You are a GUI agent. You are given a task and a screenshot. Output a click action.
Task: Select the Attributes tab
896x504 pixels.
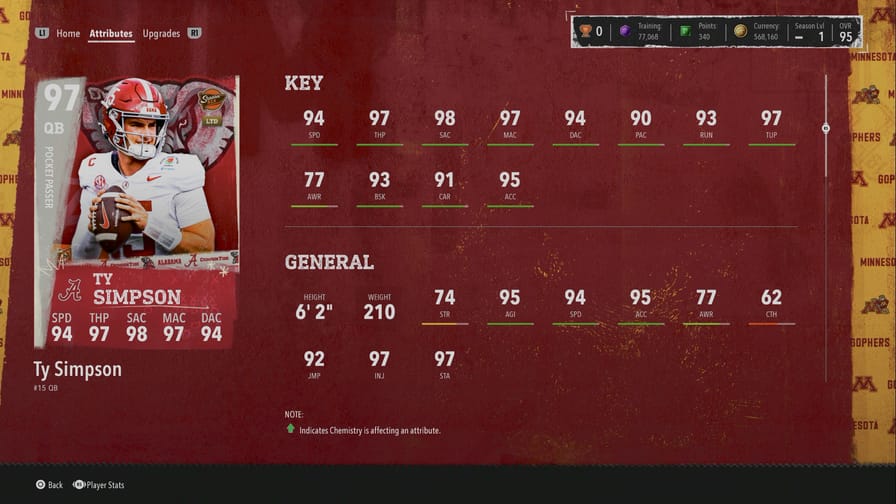click(x=111, y=33)
